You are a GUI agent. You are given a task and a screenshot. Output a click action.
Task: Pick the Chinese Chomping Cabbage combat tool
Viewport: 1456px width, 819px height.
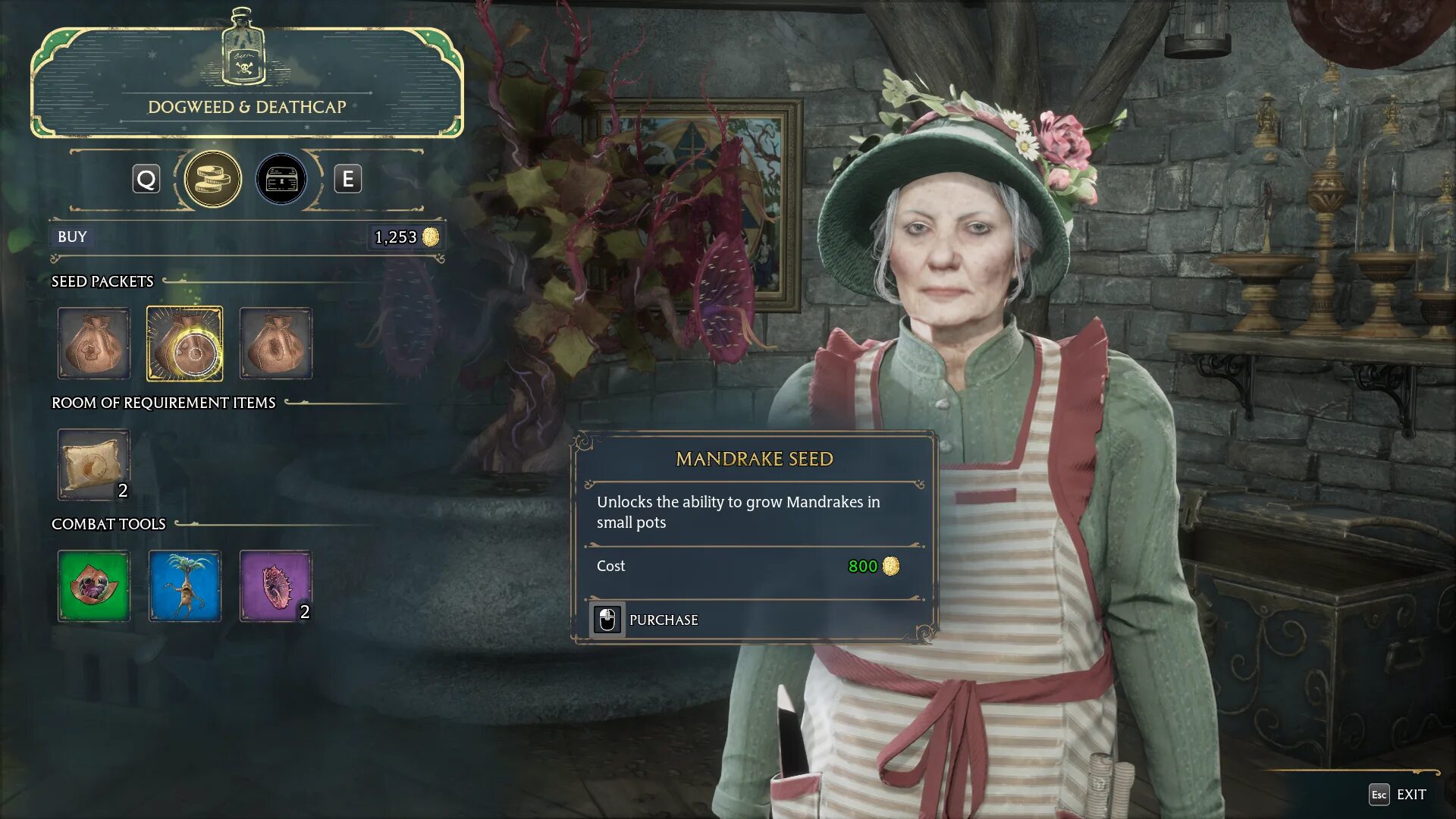94,586
